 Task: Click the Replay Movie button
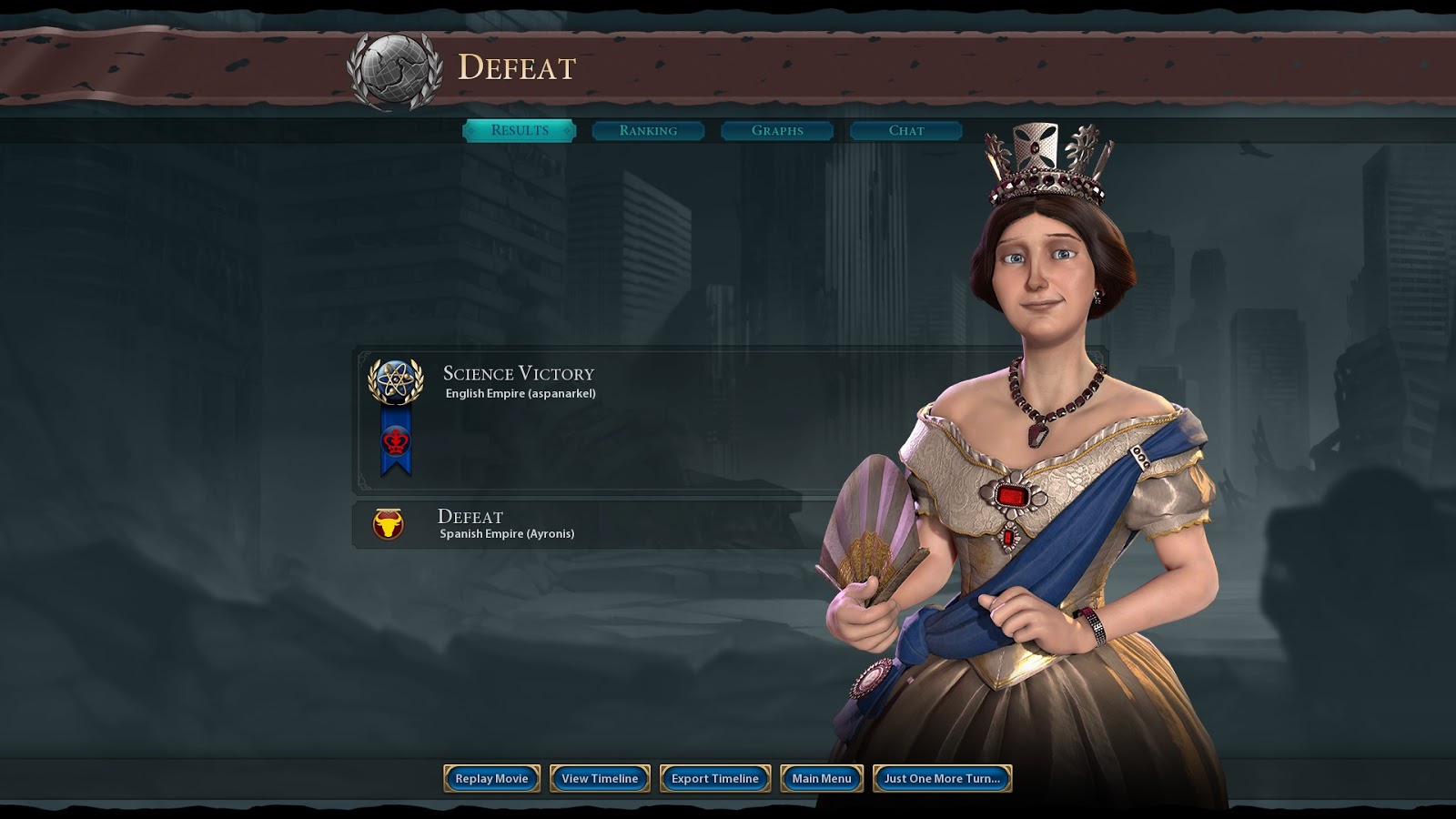[491, 778]
